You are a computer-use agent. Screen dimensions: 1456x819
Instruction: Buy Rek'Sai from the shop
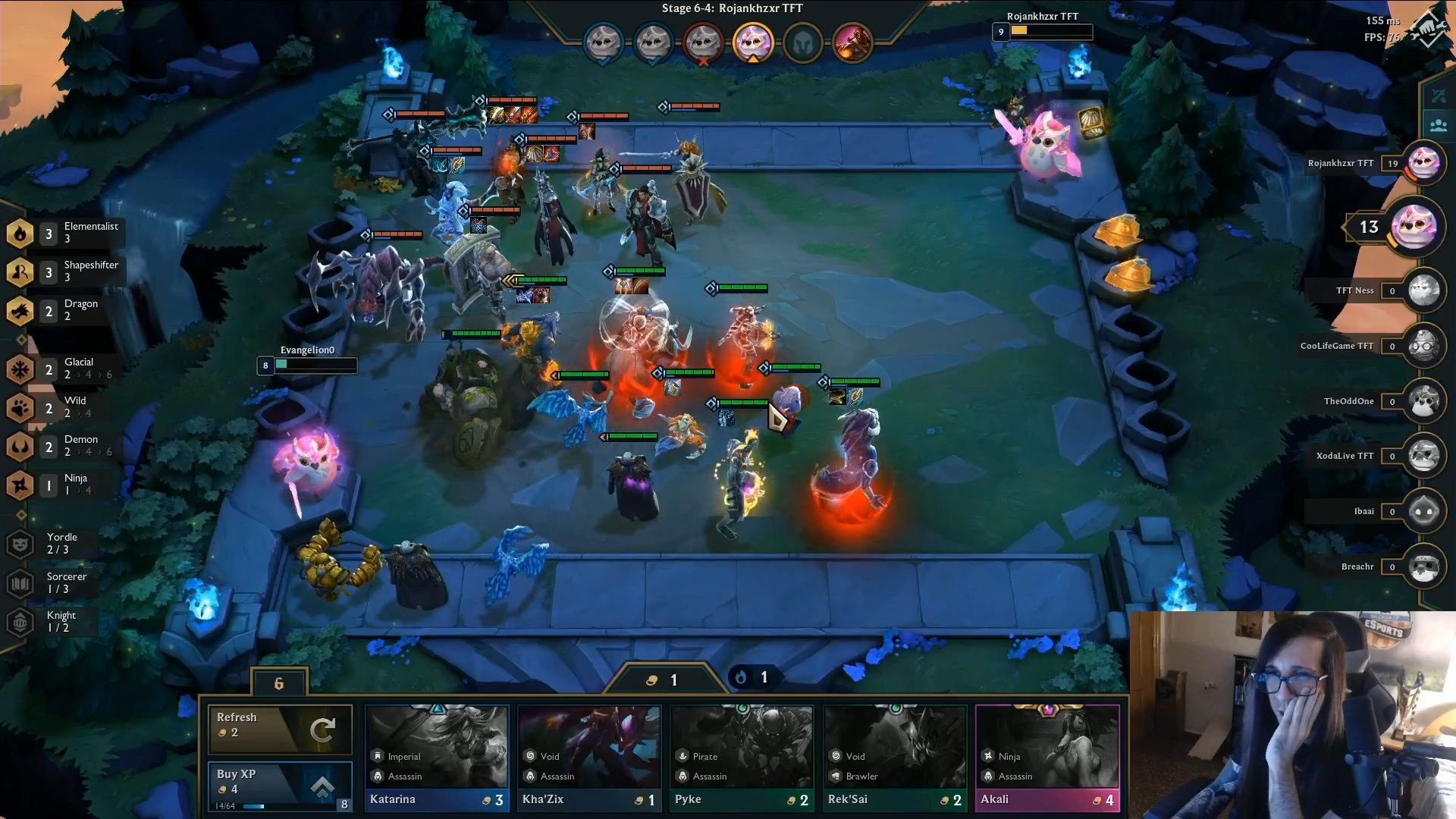(895, 757)
